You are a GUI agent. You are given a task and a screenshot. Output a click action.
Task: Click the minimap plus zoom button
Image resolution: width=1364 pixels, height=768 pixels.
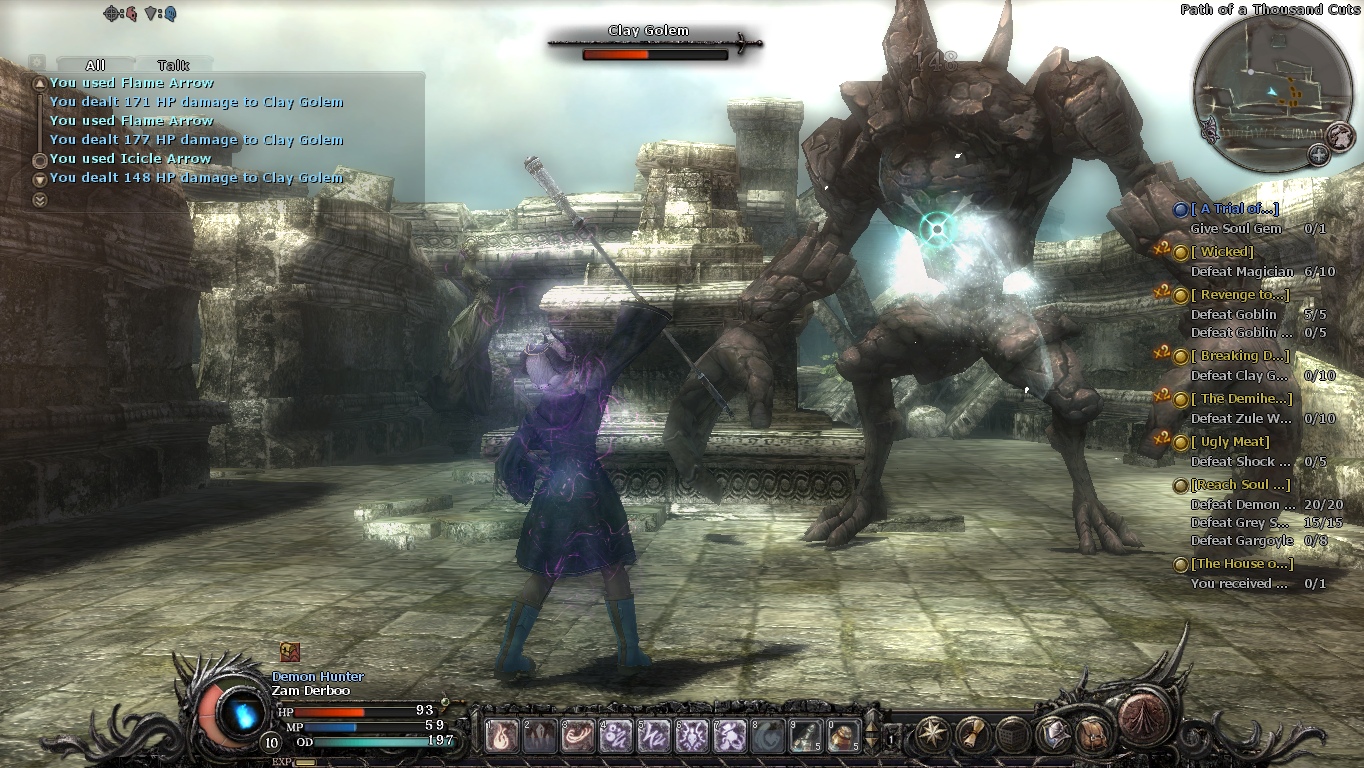point(1319,154)
